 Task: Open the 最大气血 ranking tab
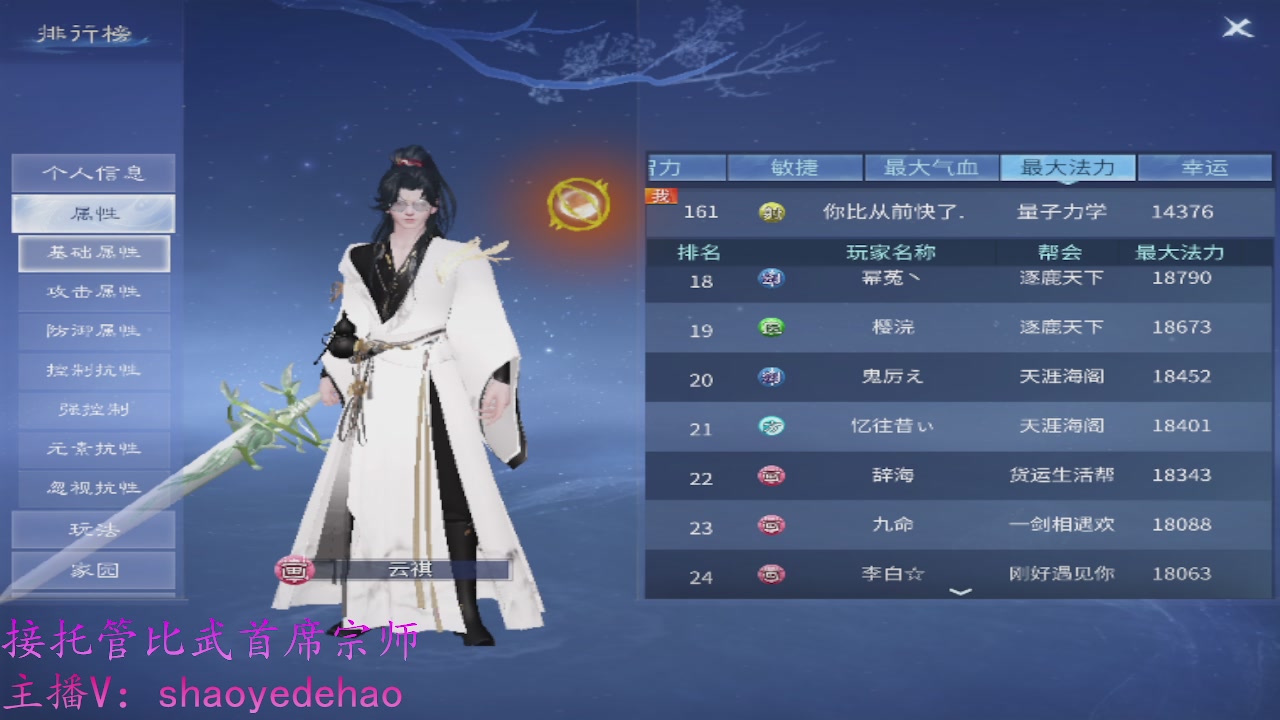931,167
